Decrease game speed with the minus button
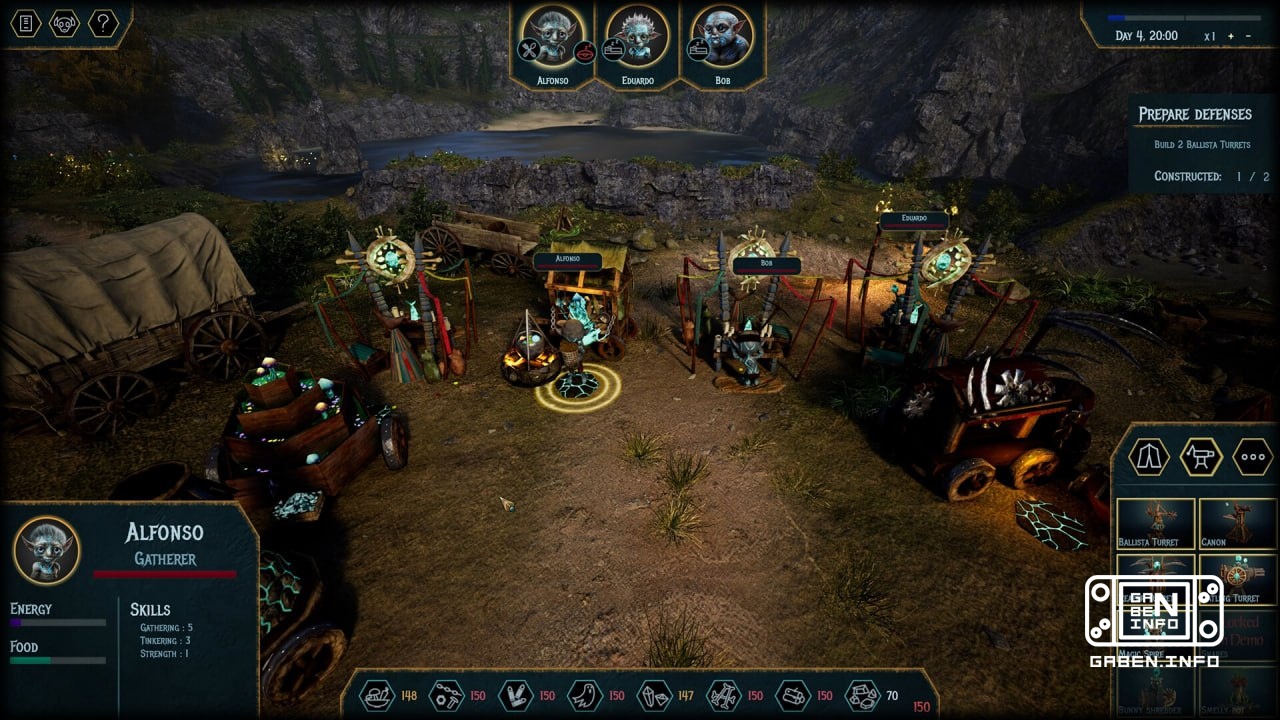The width and height of the screenshot is (1280, 720). (1248, 36)
